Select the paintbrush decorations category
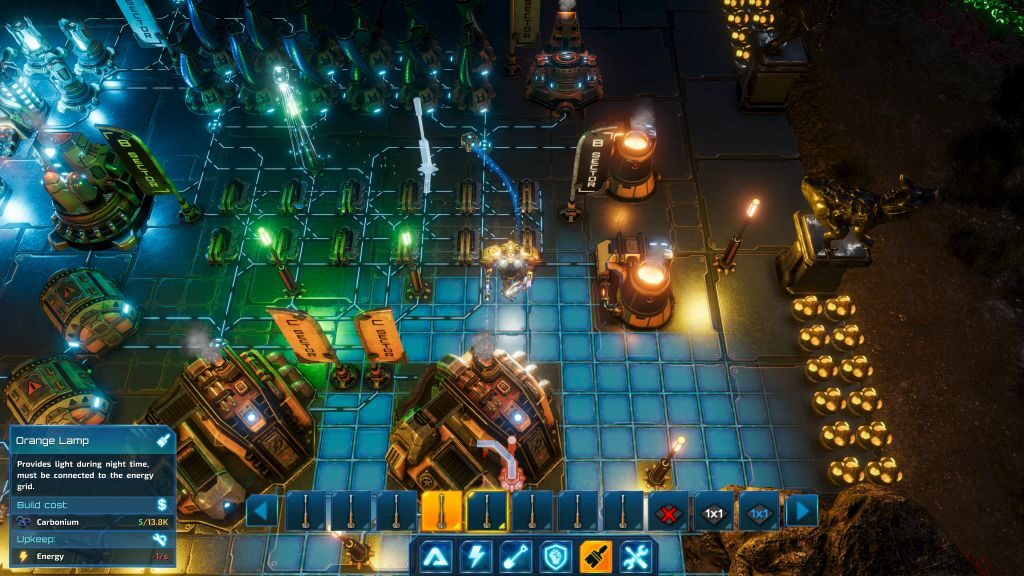Screen dimensions: 1024x576 (595, 556)
